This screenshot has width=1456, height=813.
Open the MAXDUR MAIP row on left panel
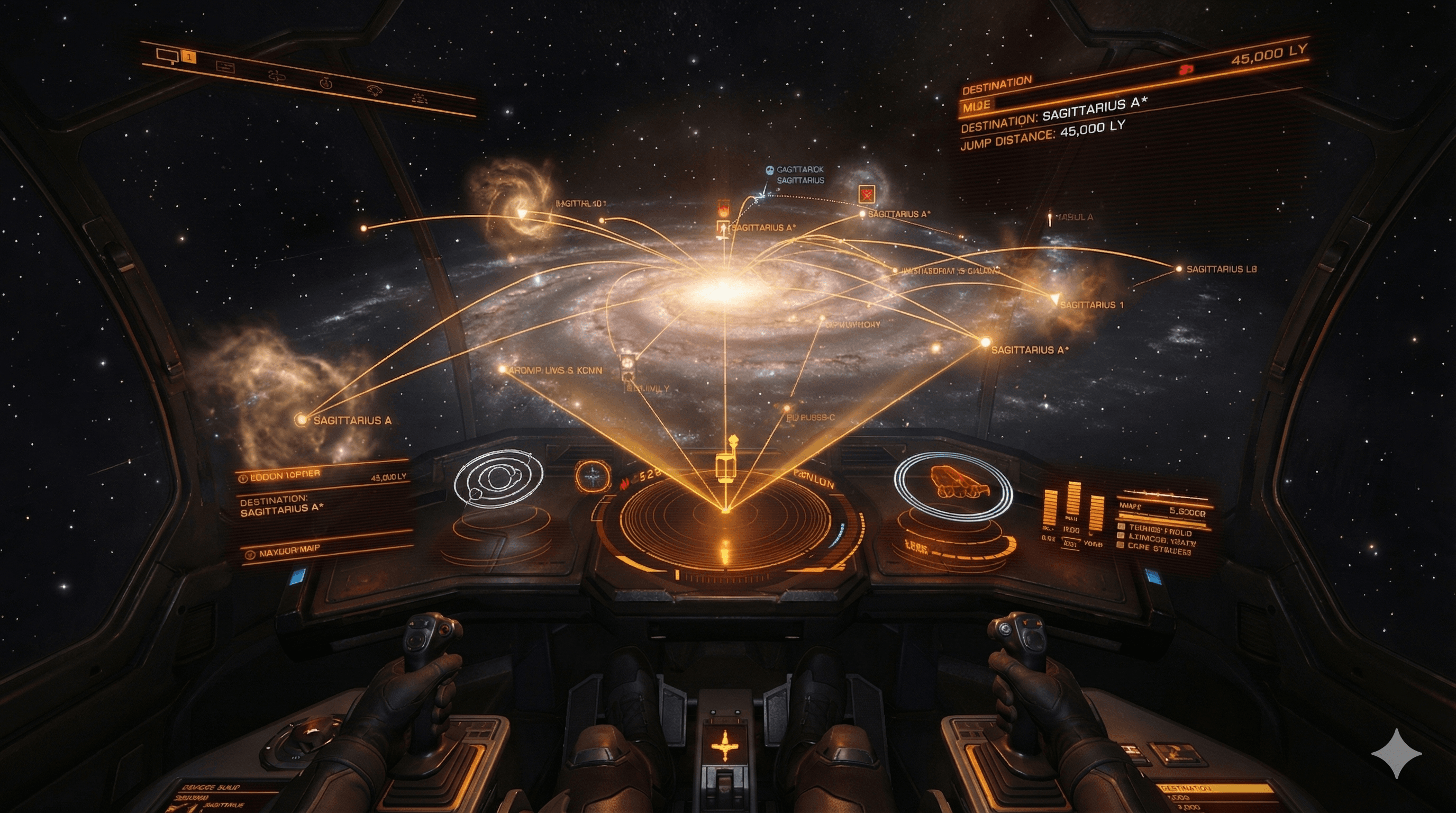pos(289,551)
